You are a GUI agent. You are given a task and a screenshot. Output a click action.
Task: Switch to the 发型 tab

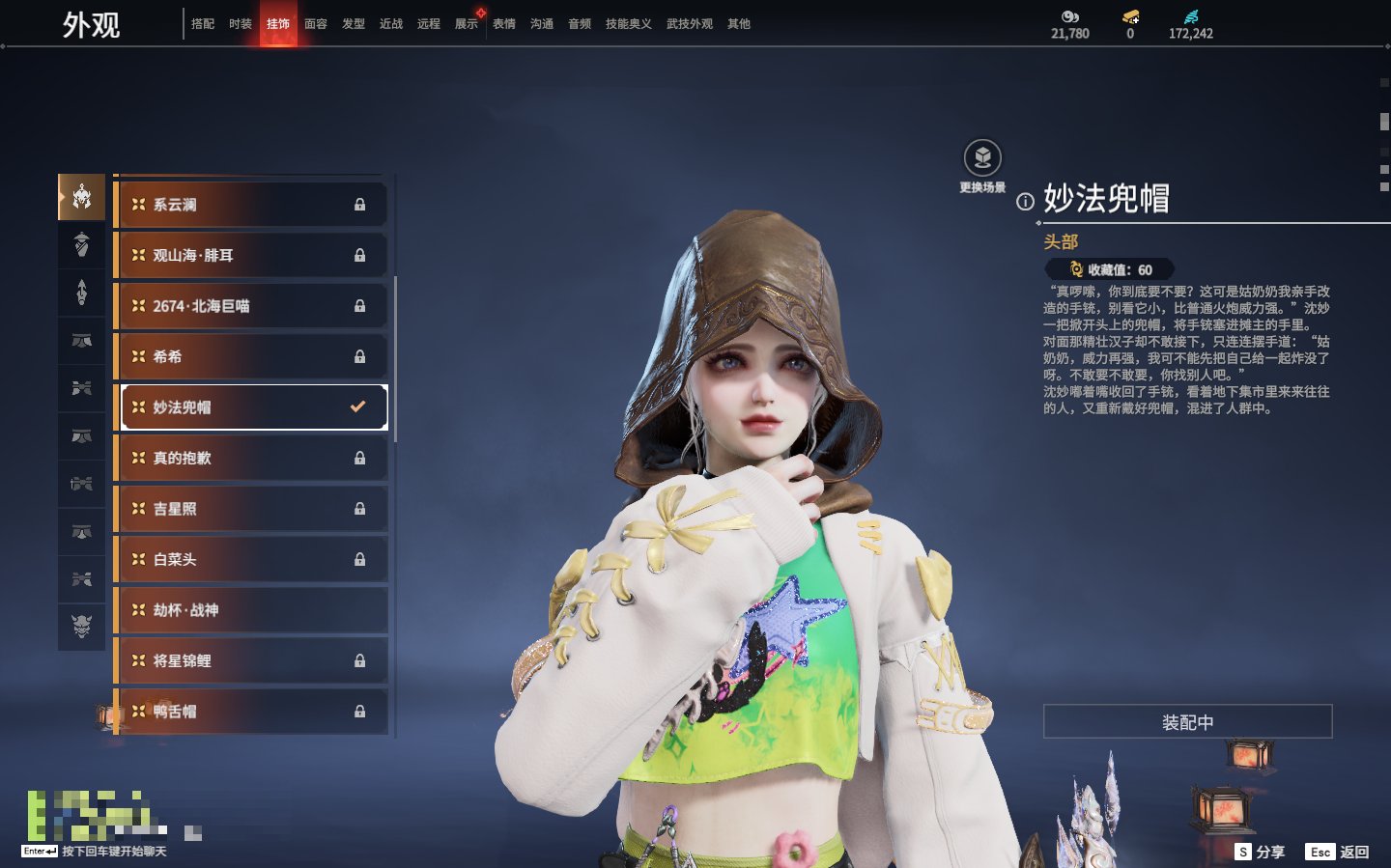(354, 24)
